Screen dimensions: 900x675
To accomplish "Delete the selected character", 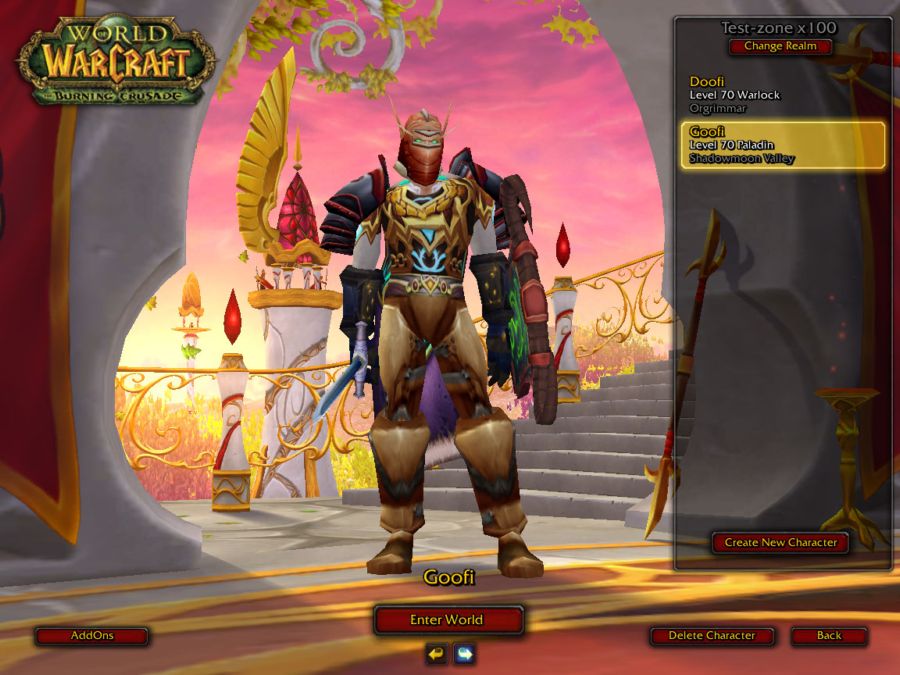I will coord(714,636).
